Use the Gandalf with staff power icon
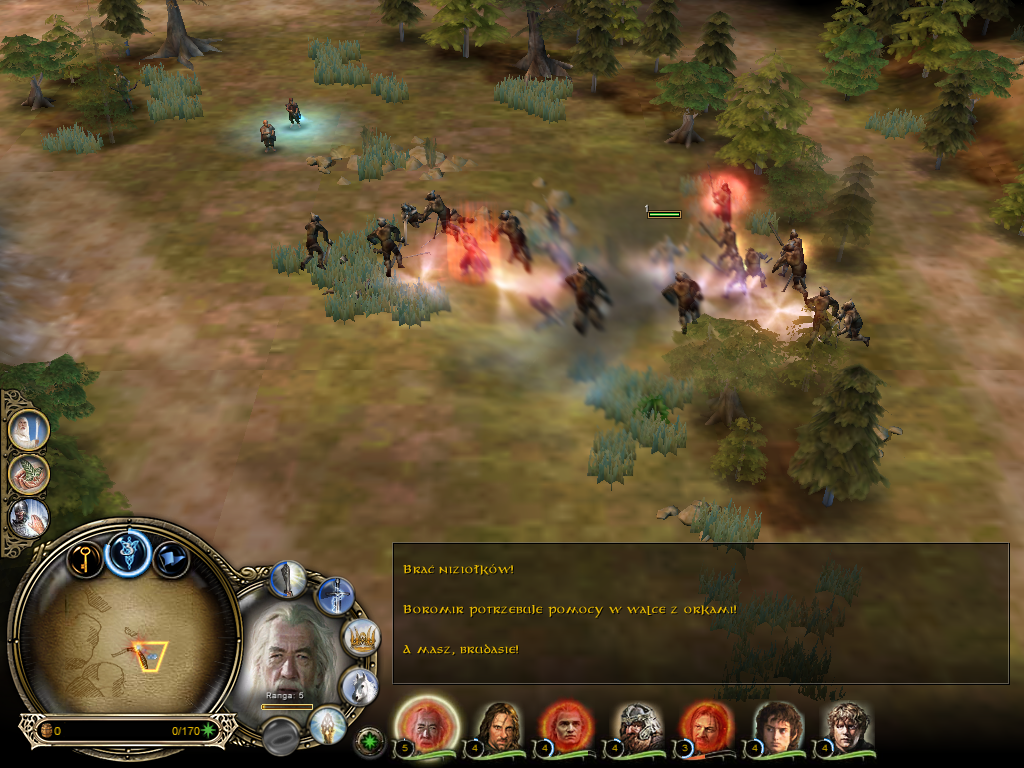The width and height of the screenshot is (1024, 768). (29, 430)
